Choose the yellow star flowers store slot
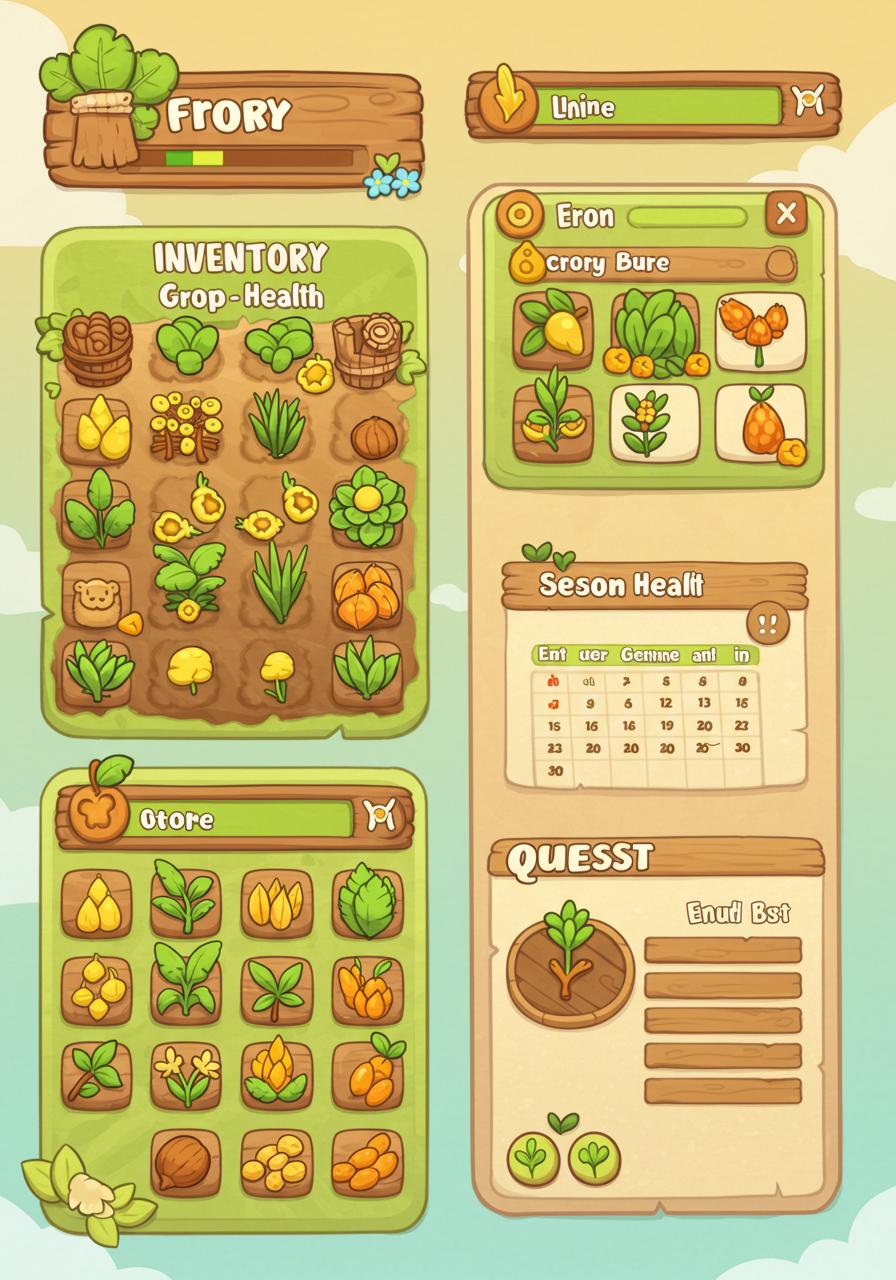The height and width of the screenshot is (1280, 896). tap(186, 1076)
